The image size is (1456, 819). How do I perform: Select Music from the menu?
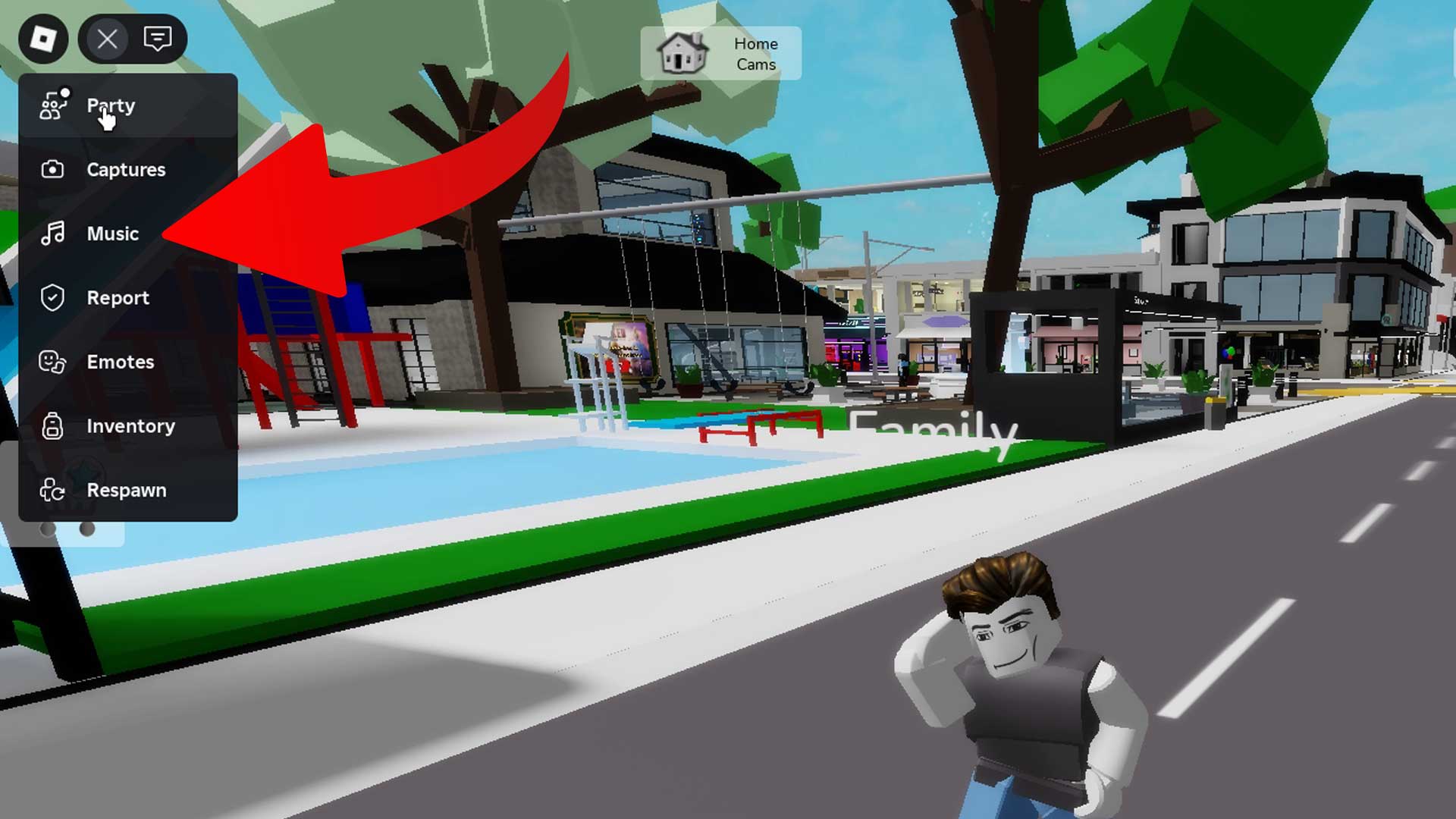115,234
